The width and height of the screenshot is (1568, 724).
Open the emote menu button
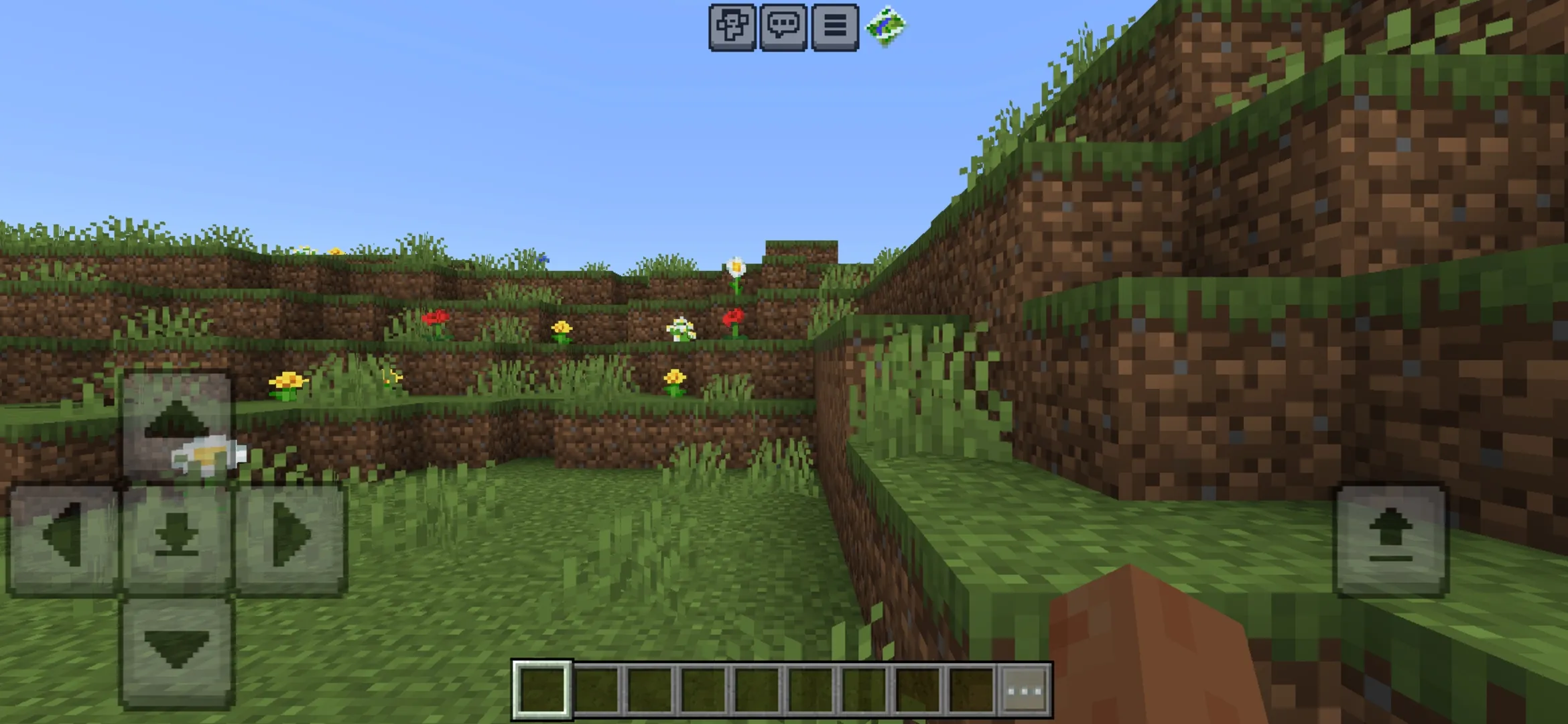click(x=732, y=27)
